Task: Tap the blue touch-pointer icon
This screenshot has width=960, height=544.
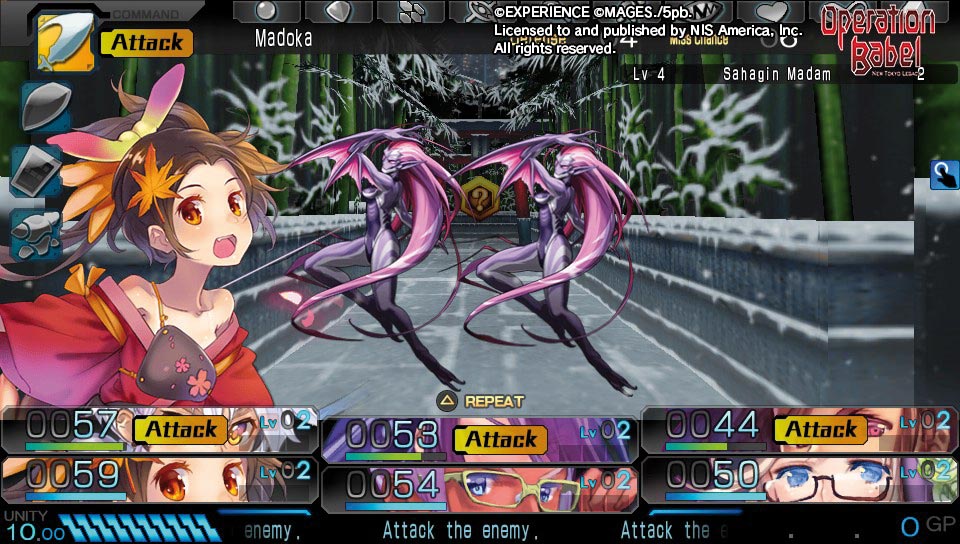Action: tap(944, 174)
